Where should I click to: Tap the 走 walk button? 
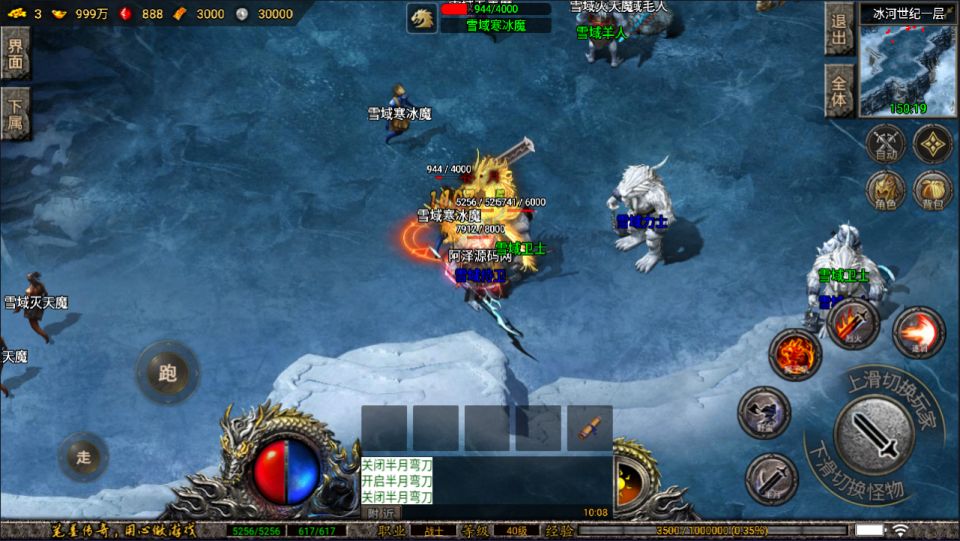[84, 457]
